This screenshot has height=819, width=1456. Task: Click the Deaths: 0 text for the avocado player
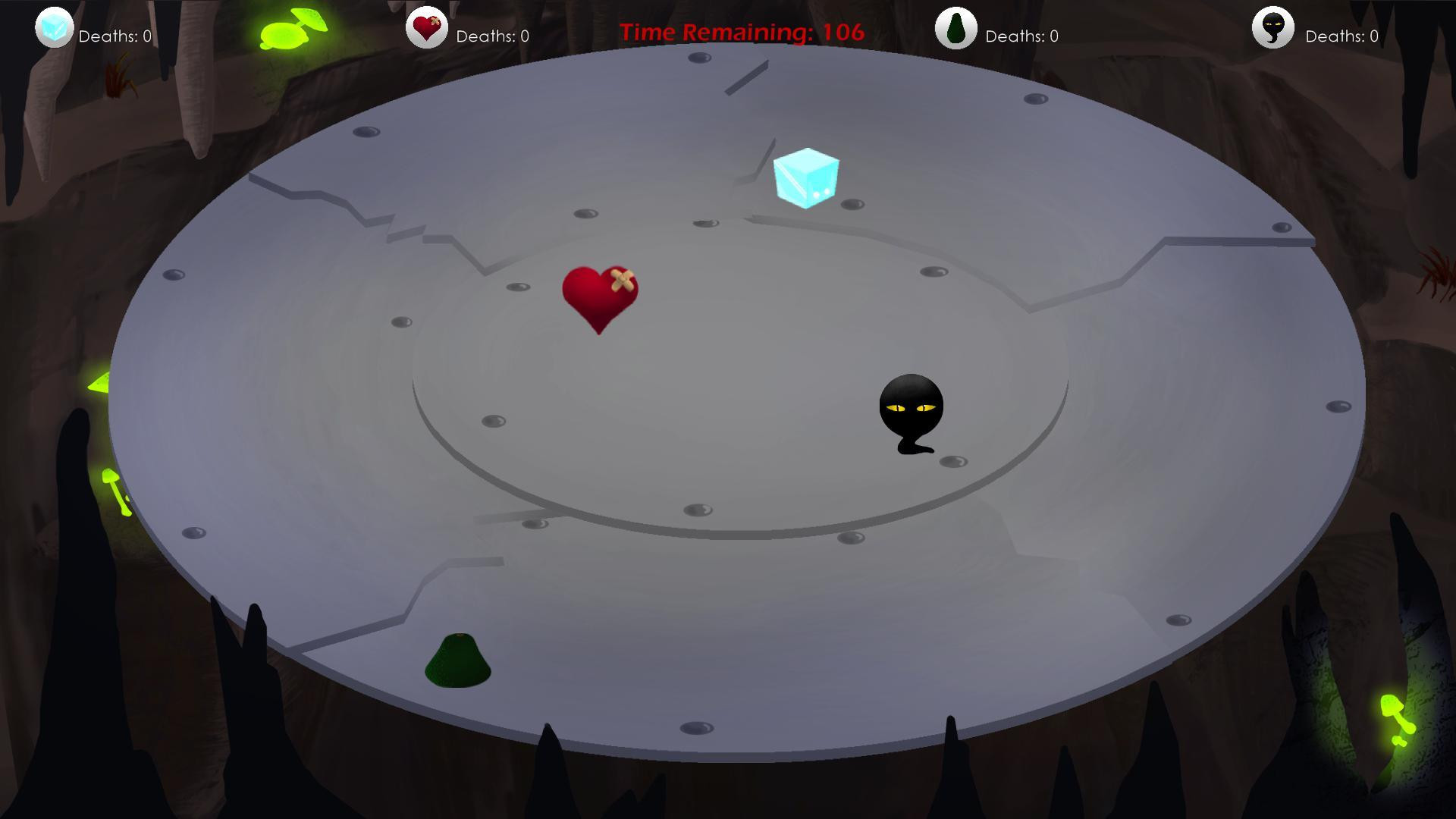click(x=1020, y=36)
